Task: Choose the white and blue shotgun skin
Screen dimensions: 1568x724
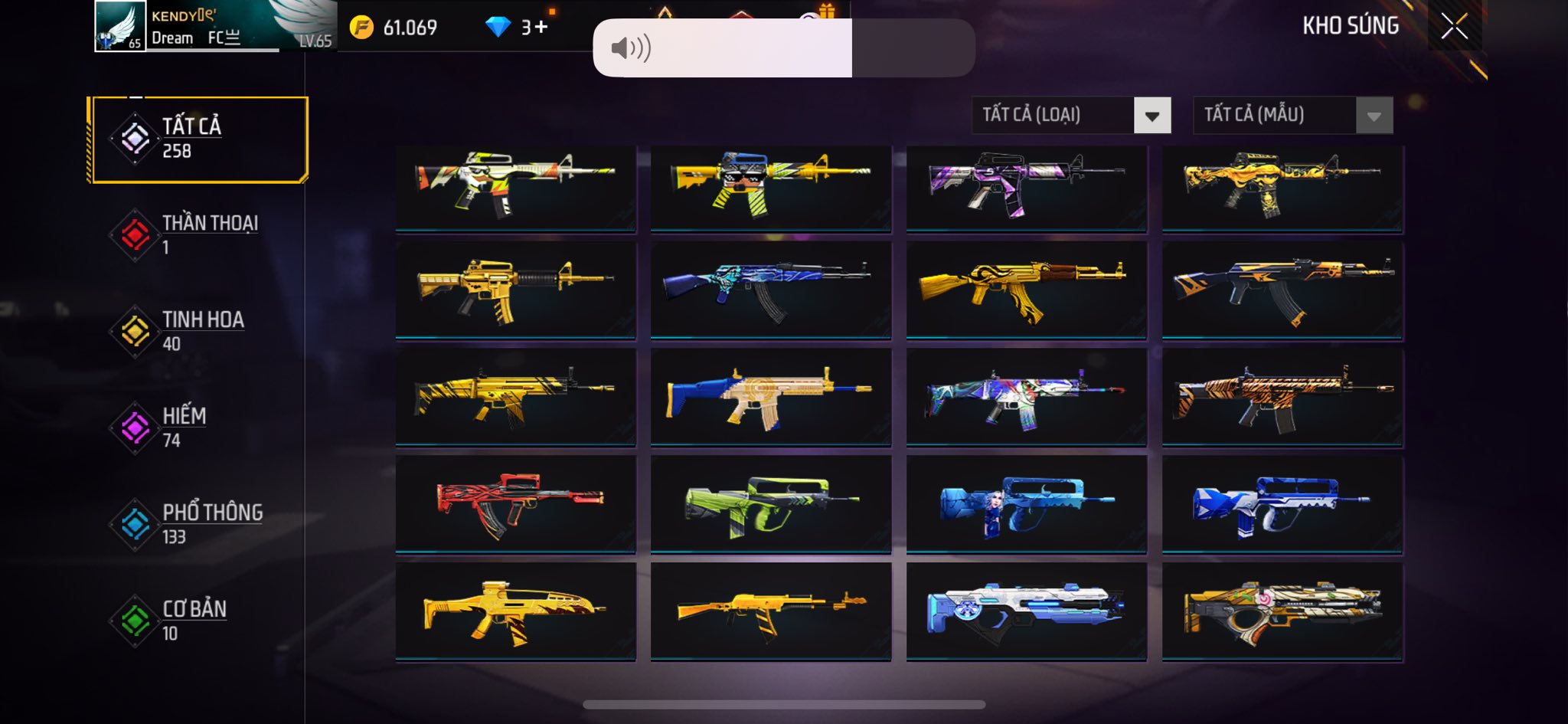Action: point(1026,611)
